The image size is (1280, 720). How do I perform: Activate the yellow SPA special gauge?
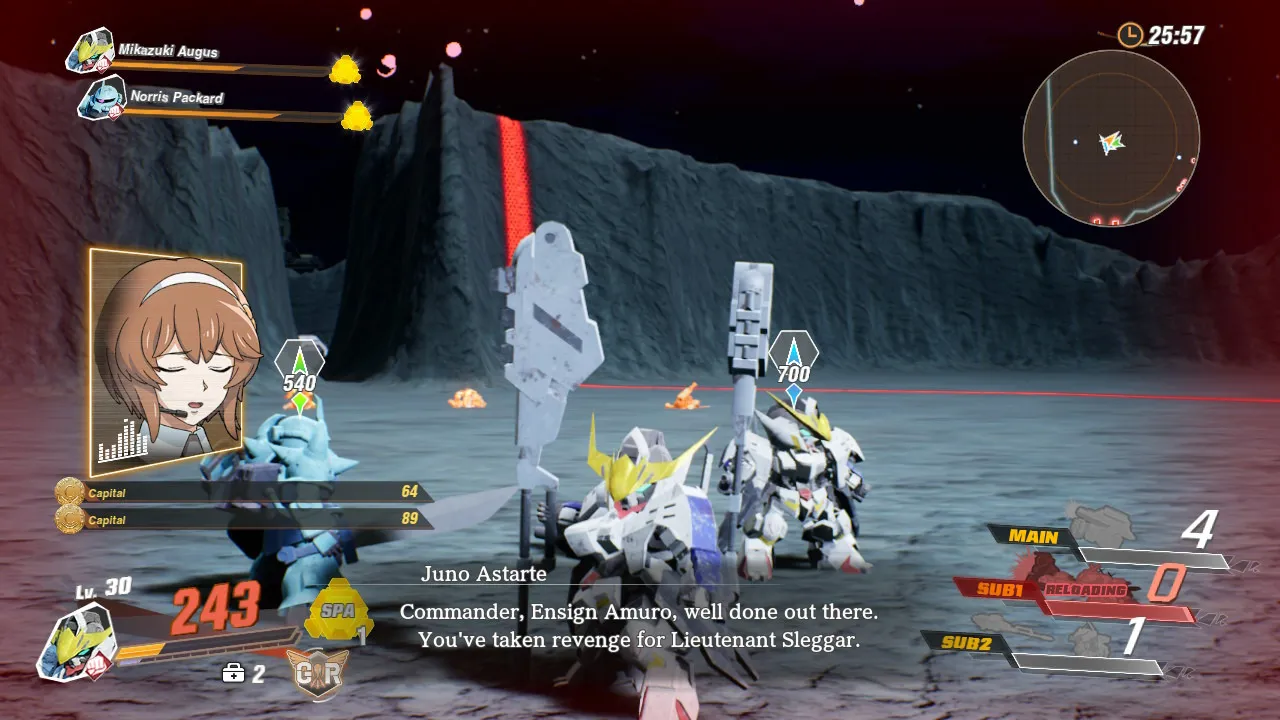(x=338, y=609)
